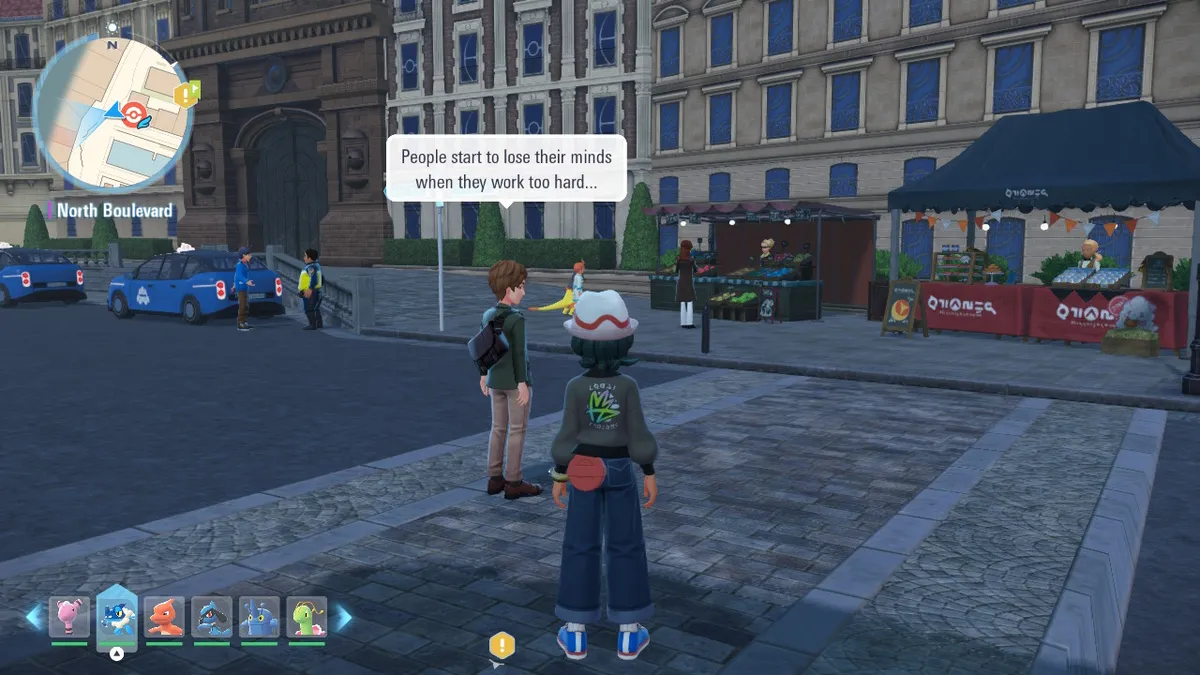Screen dimensions: 1200x675
Task: Select the yellow objective marker at screen bottom
Action: pos(501,646)
